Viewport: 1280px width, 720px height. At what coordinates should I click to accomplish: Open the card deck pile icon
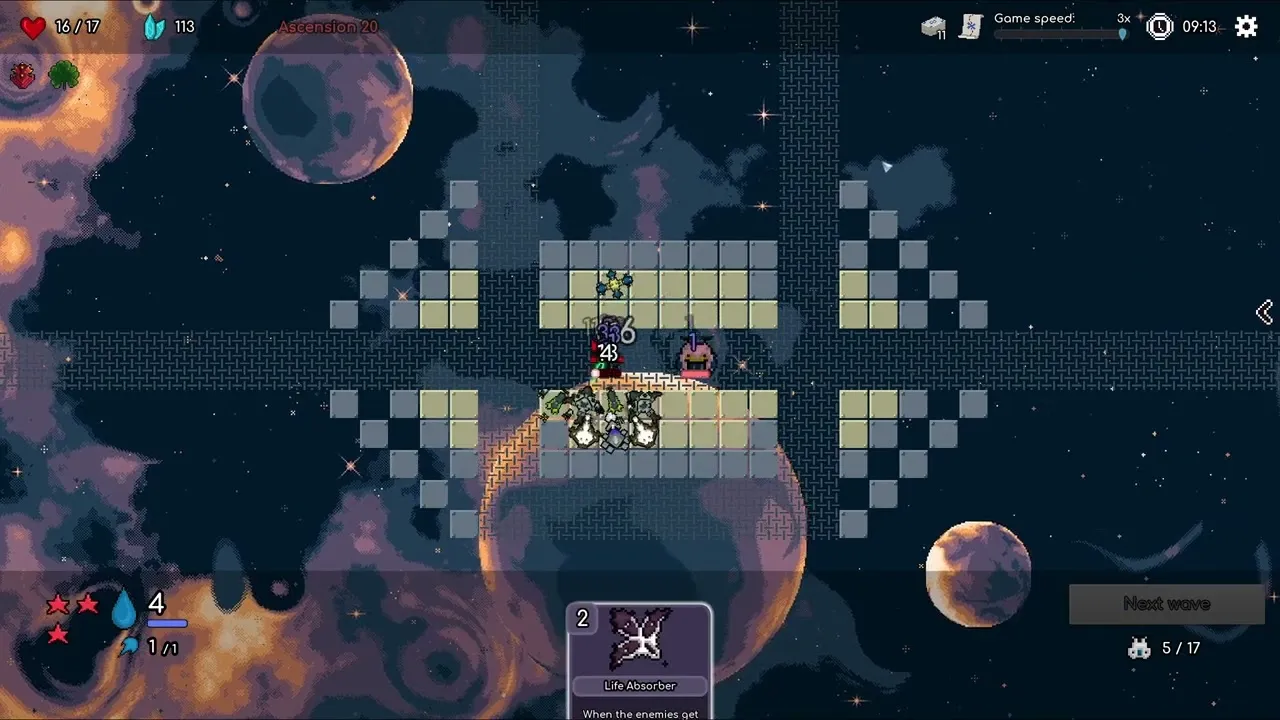tap(933, 27)
